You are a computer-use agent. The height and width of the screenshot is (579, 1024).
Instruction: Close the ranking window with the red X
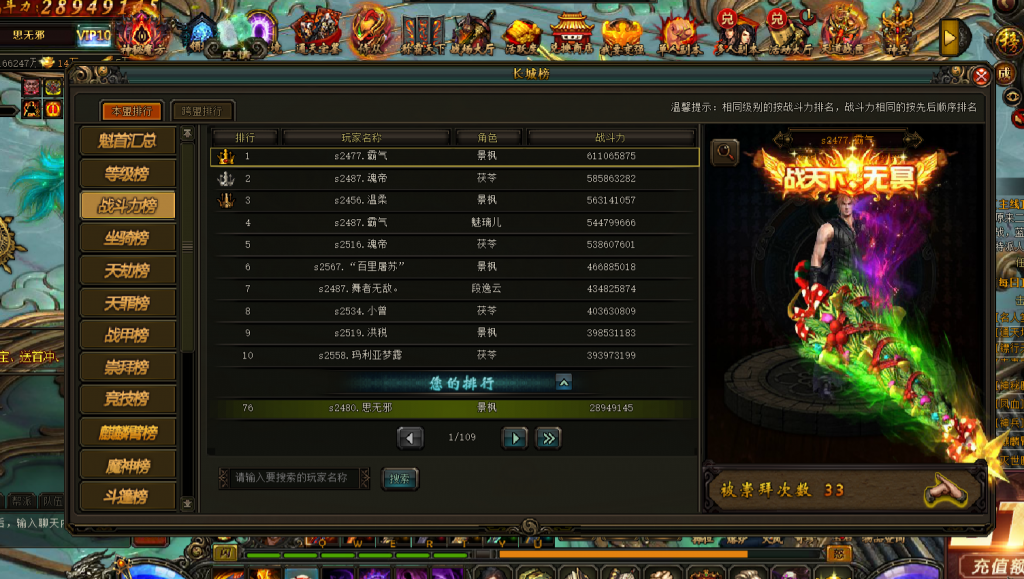(x=981, y=74)
